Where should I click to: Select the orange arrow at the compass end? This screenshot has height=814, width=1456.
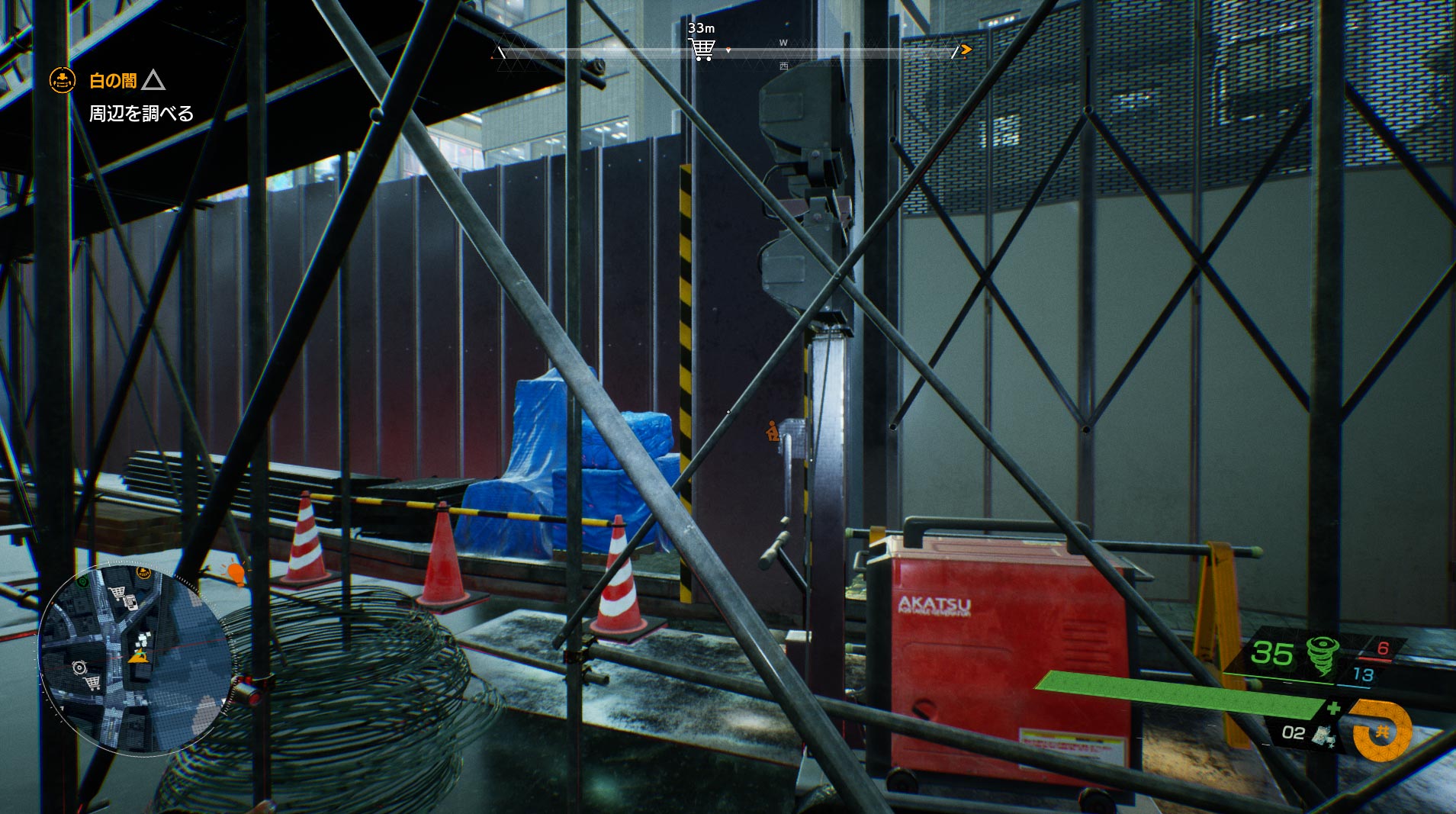pyautogui.click(x=966, y=50)
